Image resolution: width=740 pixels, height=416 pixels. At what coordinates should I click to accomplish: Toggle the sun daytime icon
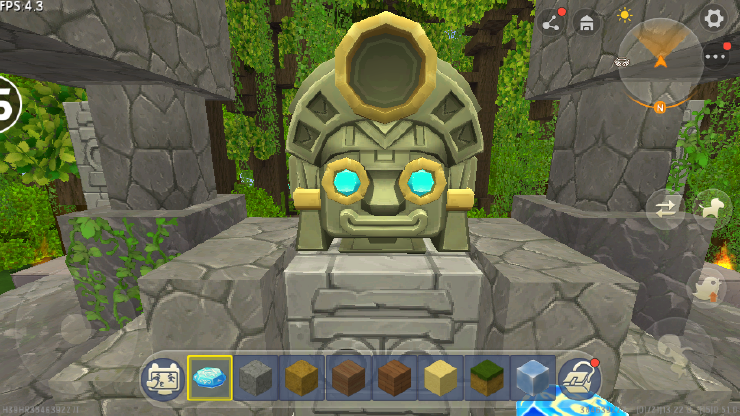tap(625, 16)
